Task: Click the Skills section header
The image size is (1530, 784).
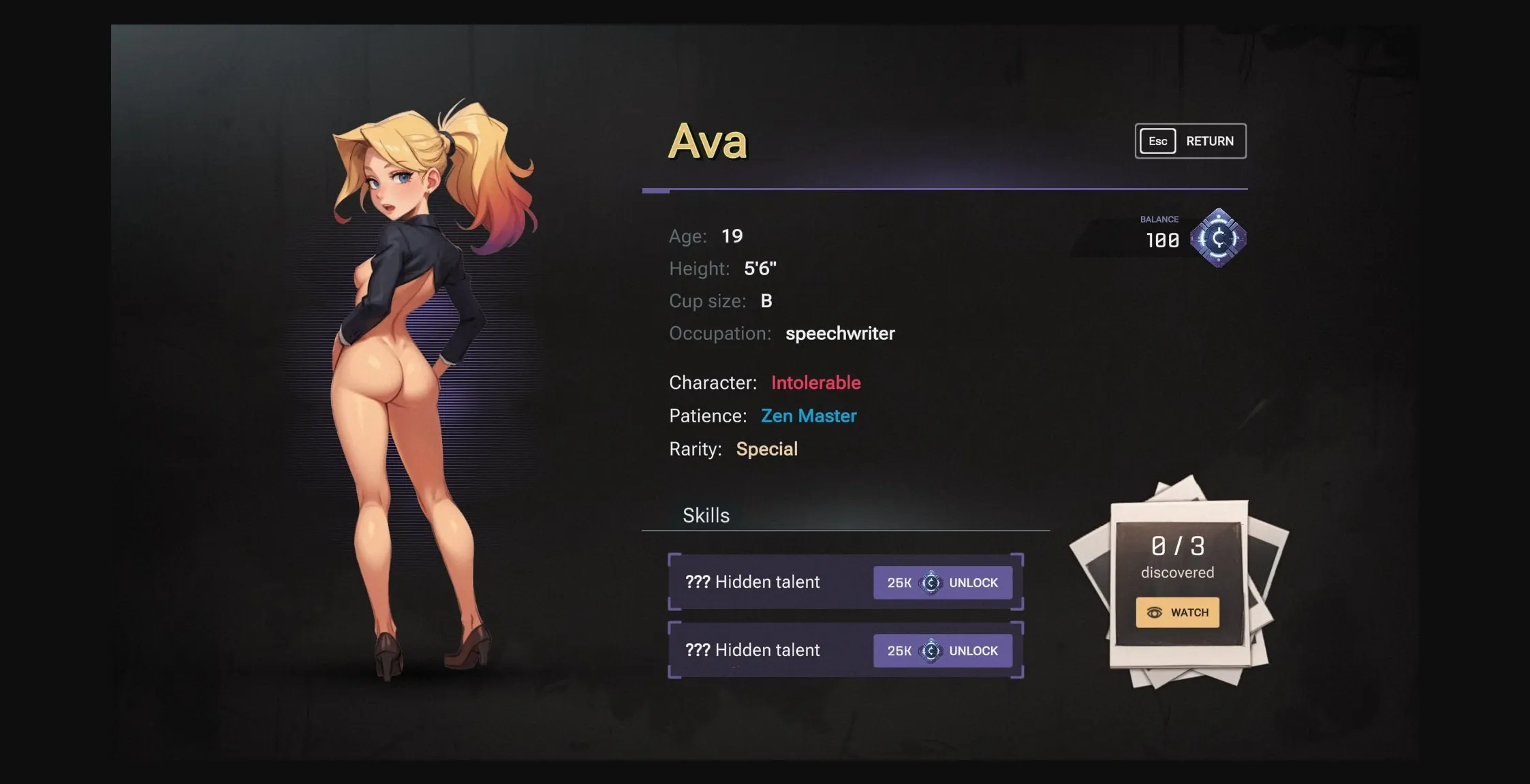Action: 706,516
